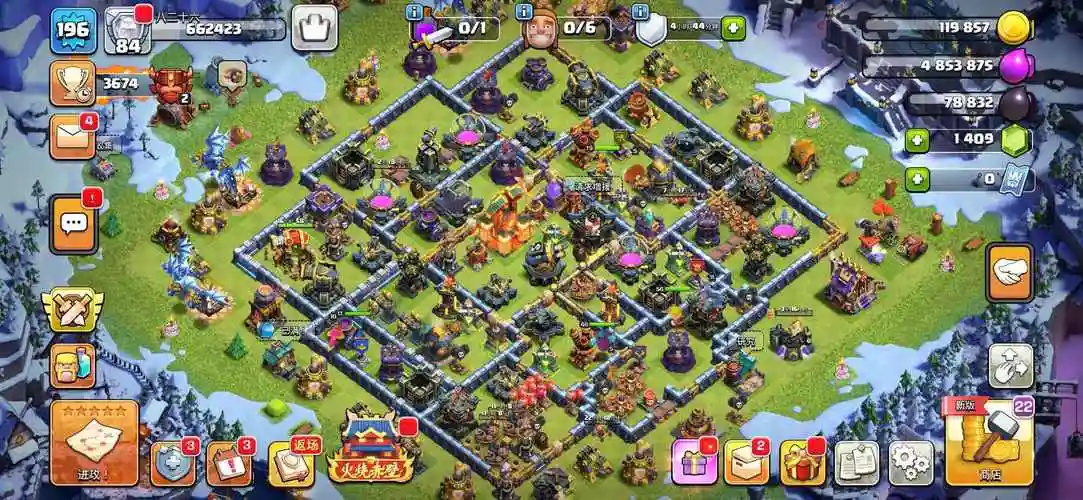Tap the white glove button
1083x500 pixels.
point(1009,273)
